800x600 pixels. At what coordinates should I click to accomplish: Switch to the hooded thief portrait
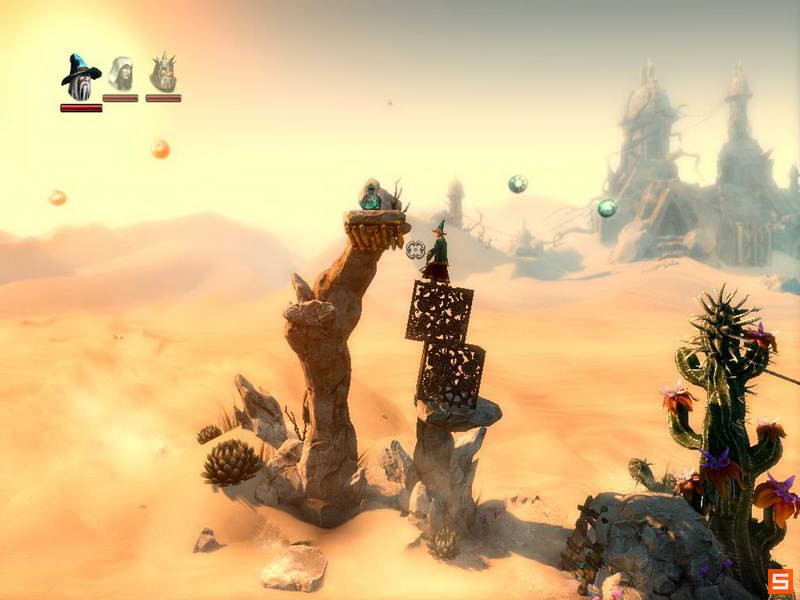pos(121,74)
